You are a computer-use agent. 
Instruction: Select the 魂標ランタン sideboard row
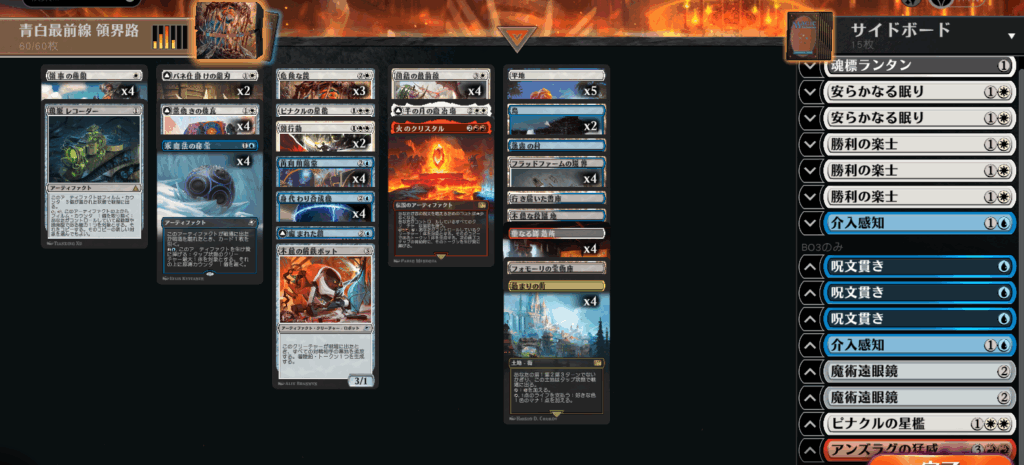click(919, 66)
